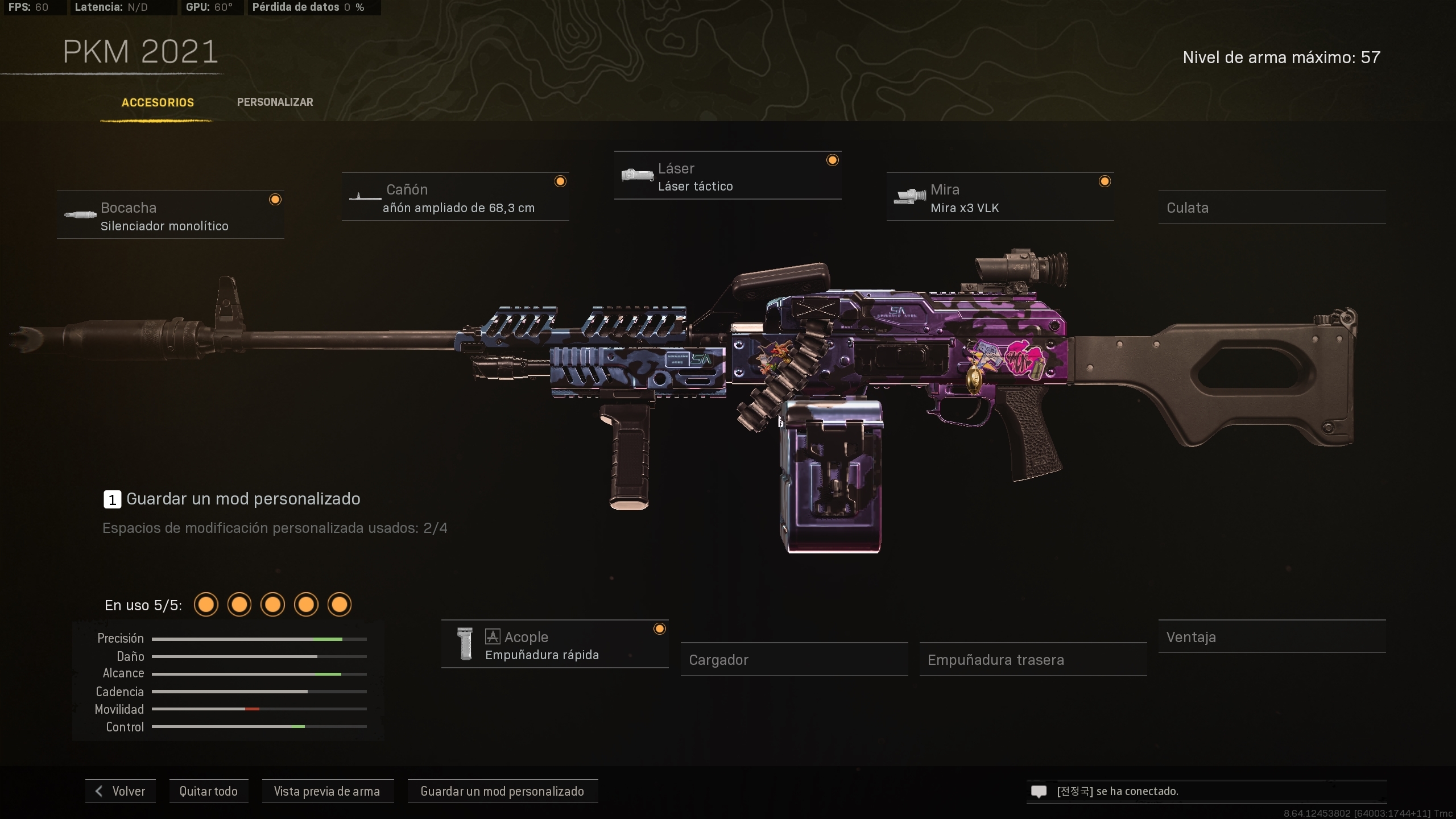Toggle the orange indicator on the Mira slot

[x=1105, y=181]
